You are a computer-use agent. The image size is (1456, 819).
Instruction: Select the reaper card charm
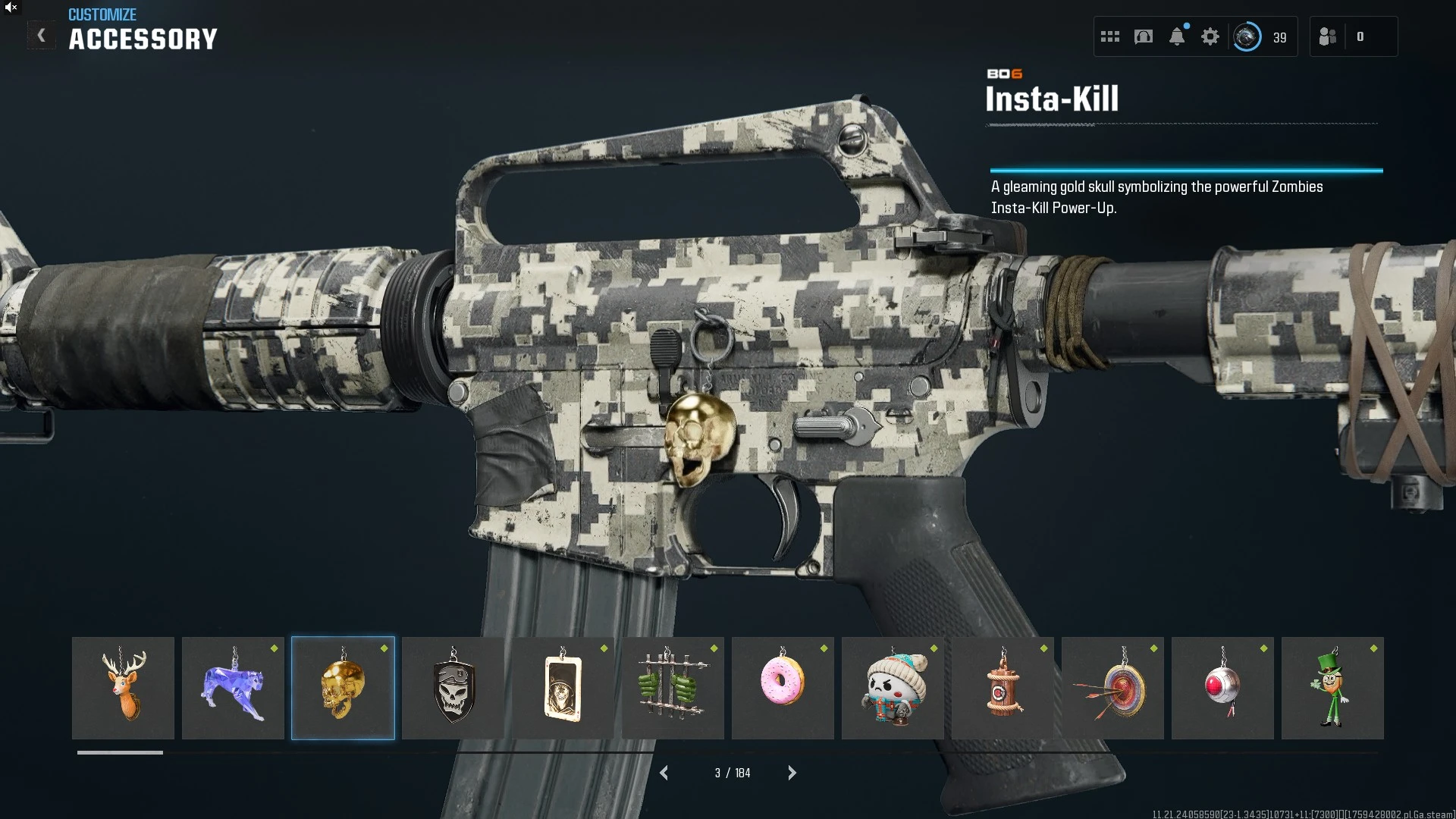[563, 688]
